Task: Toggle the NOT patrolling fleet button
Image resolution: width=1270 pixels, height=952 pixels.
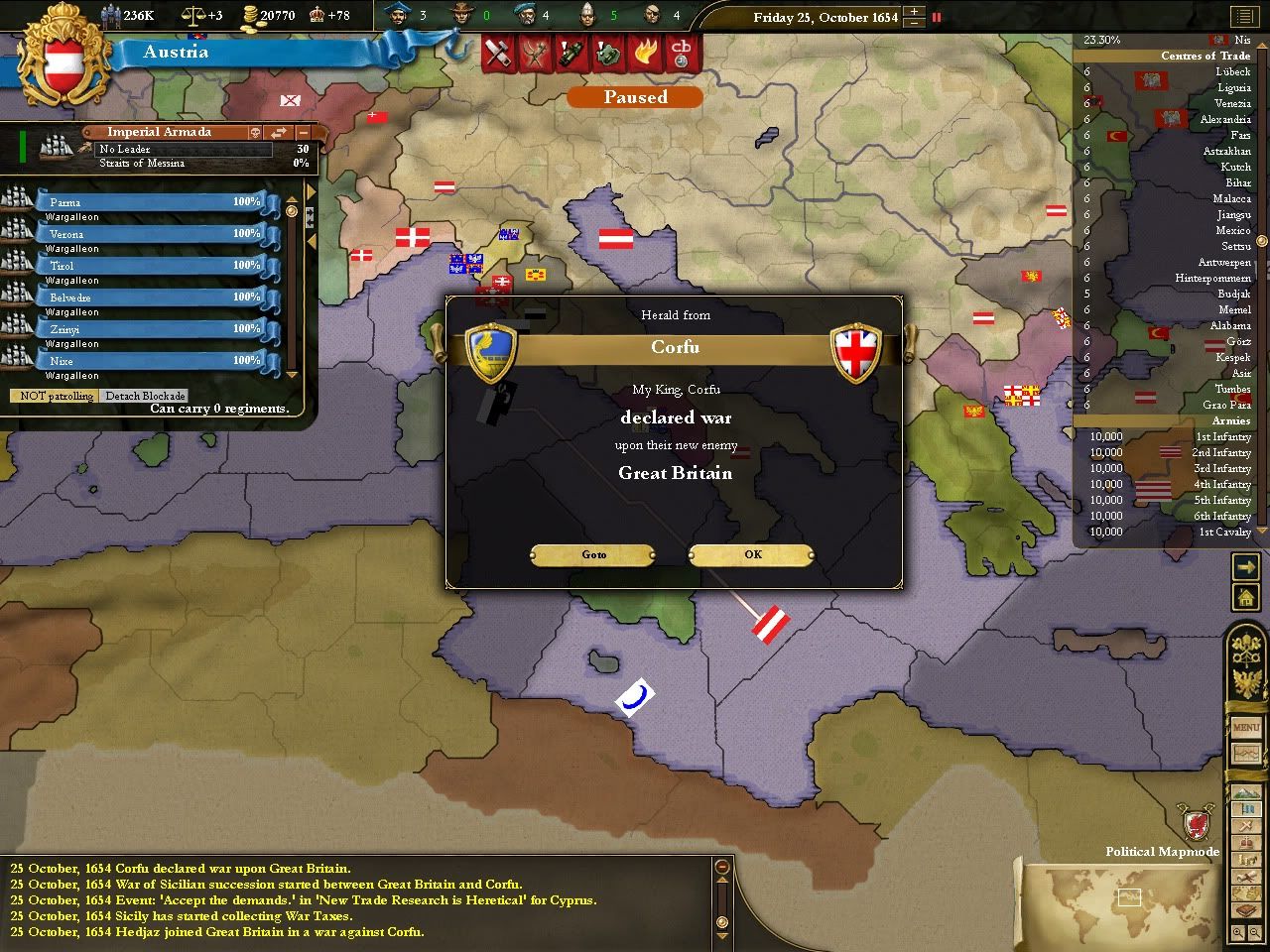Action: tap(57, 396)
